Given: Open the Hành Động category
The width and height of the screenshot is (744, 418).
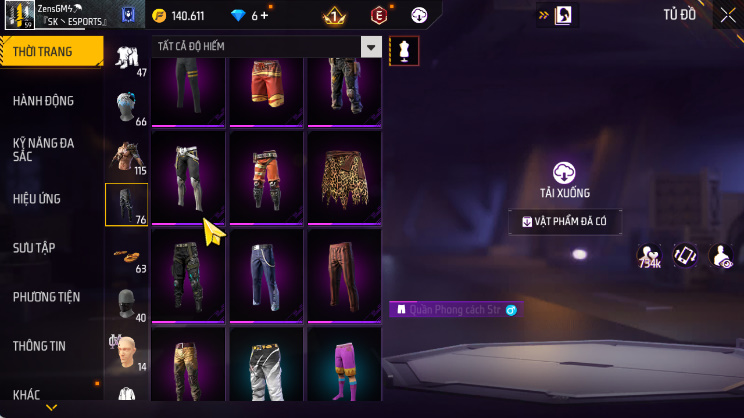Looking at the screenshot, I should [44, 101].
